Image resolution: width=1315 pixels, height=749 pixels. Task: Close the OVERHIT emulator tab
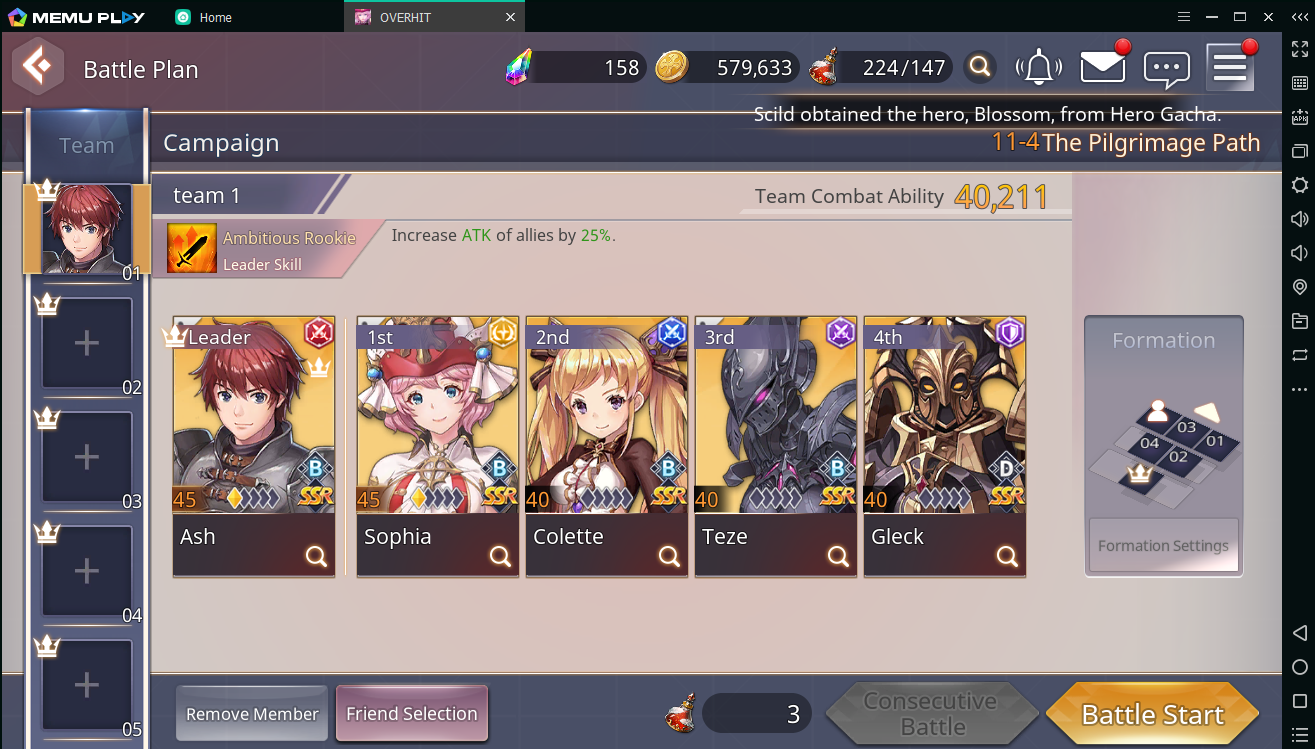tap(511, 17)
